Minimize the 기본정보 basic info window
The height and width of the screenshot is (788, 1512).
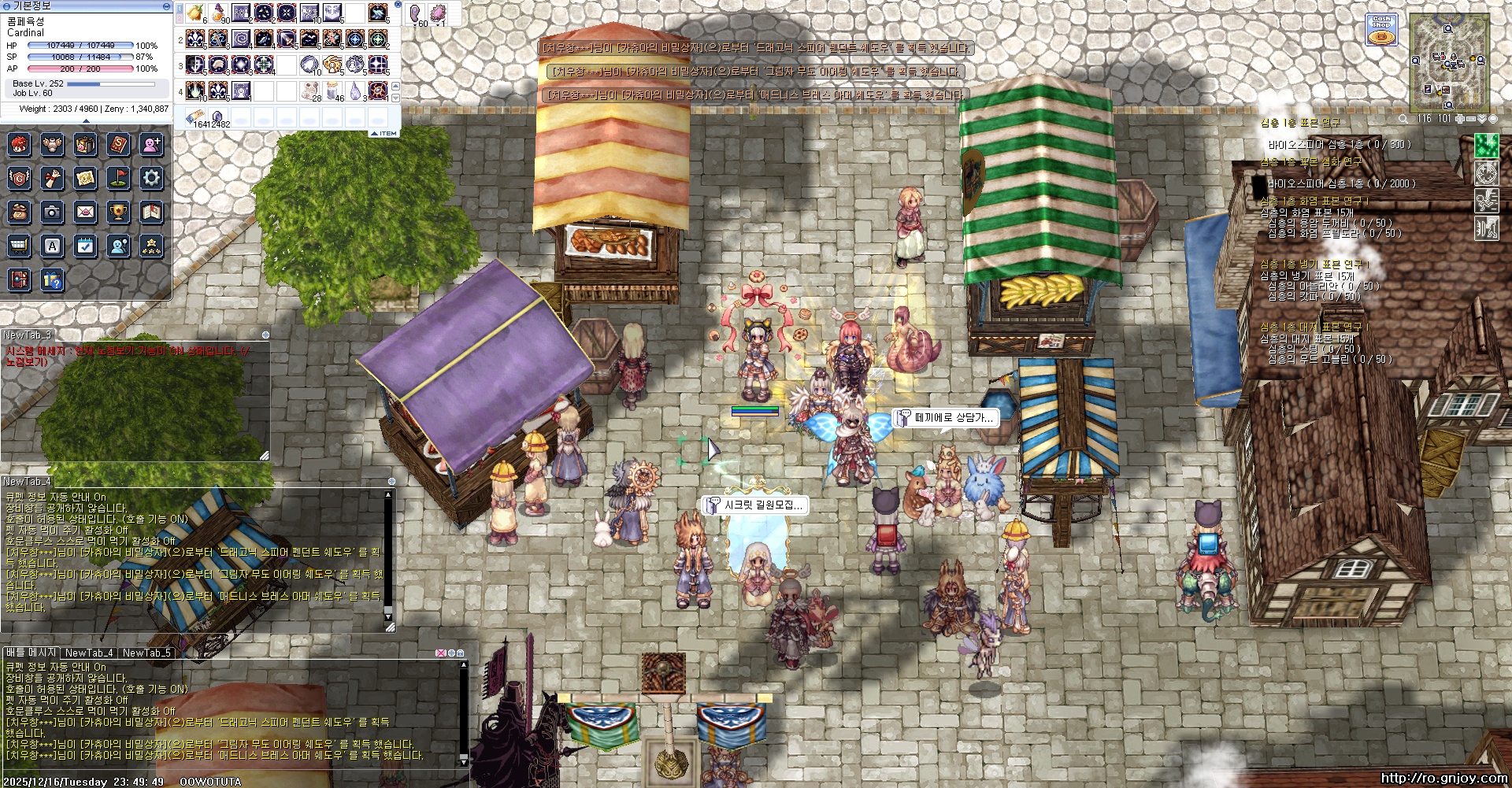tap(166, 6)
